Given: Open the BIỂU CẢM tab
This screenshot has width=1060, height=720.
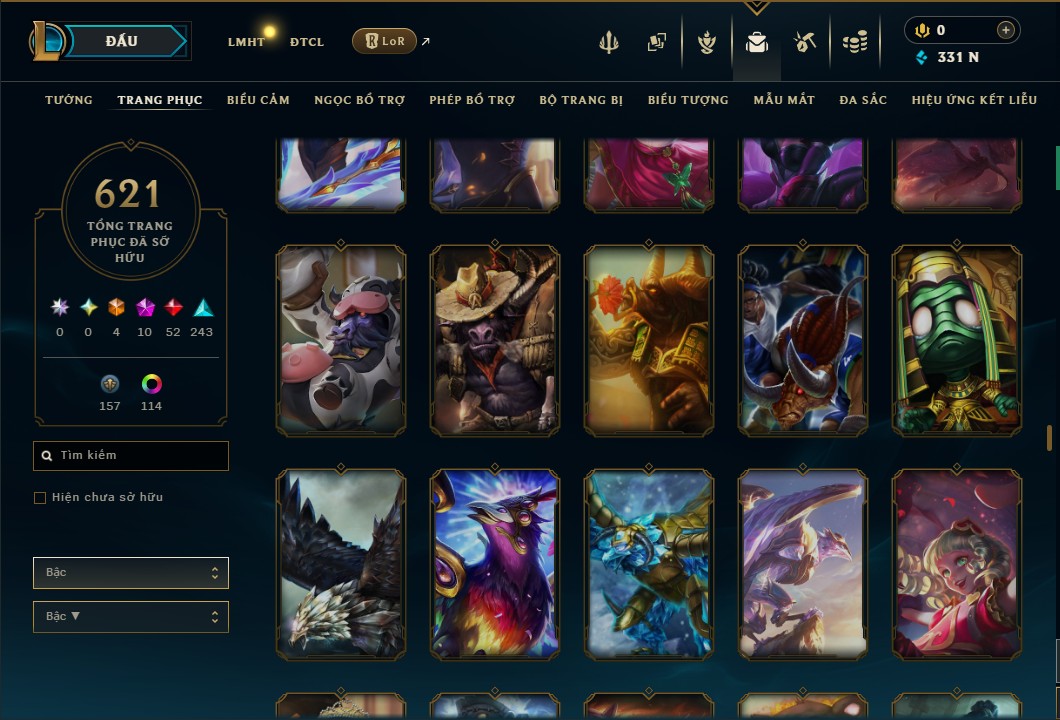Looking at the screenshot, I should pyautogui.click(x=258, y=100).
